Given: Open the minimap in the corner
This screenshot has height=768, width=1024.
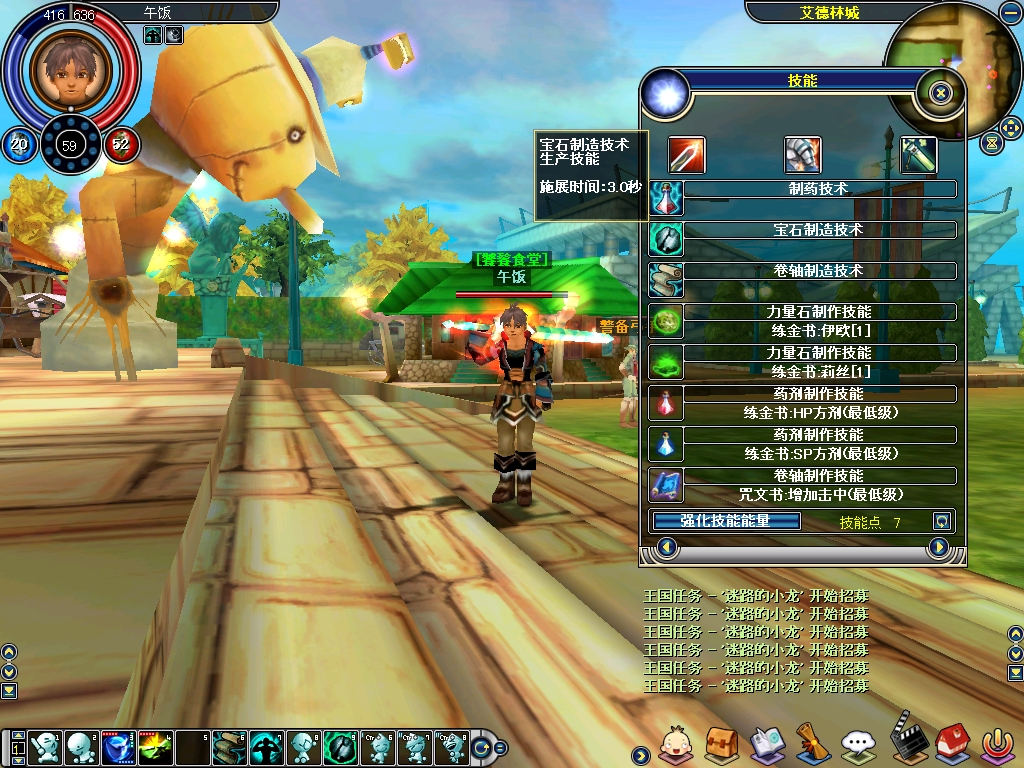Looking at the screenshot, I should point(938,70).
